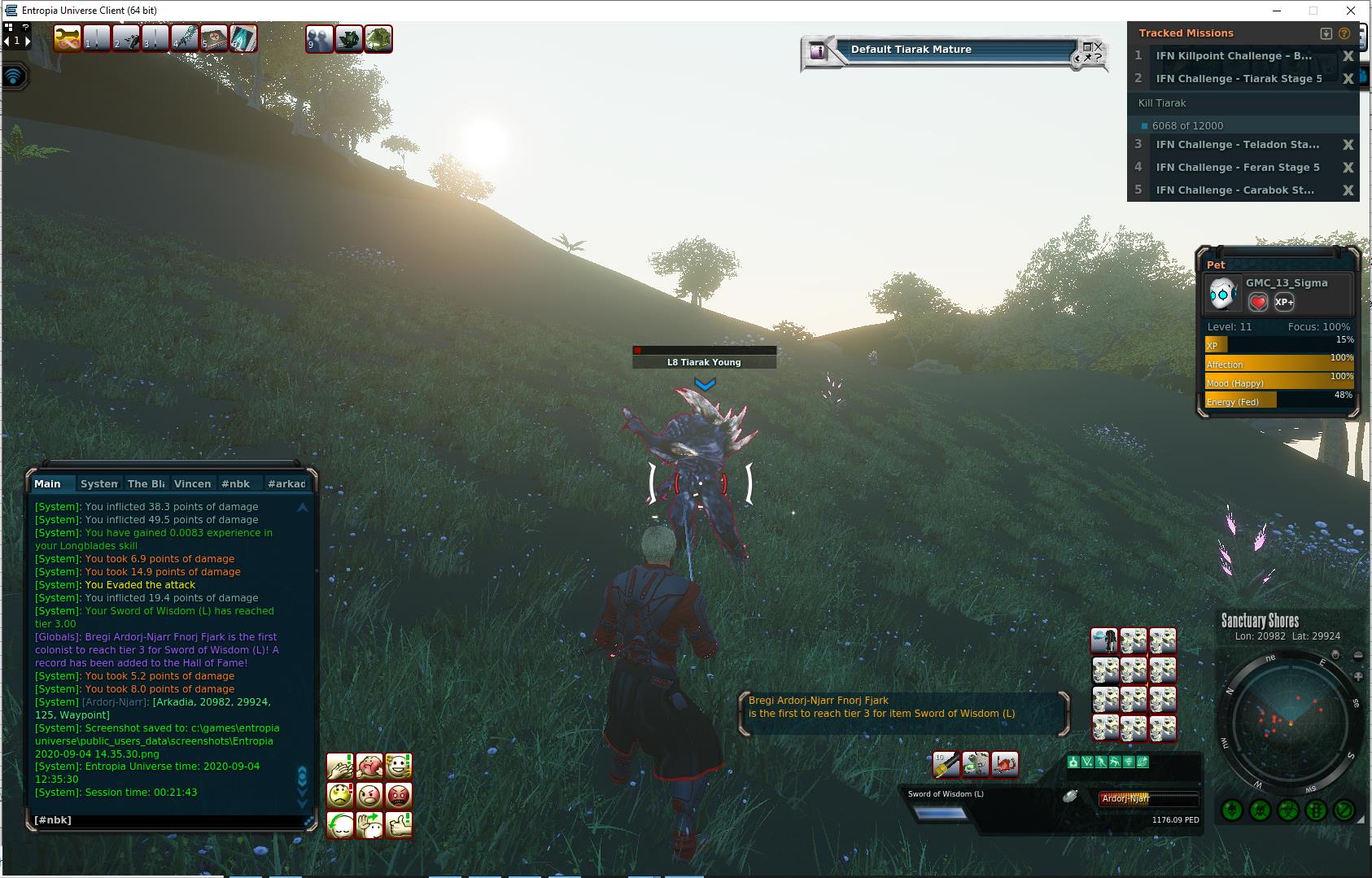The image size is (1372, 878).
Task: Select the red creature icon near weapon panel
Action: point(1005,764)
